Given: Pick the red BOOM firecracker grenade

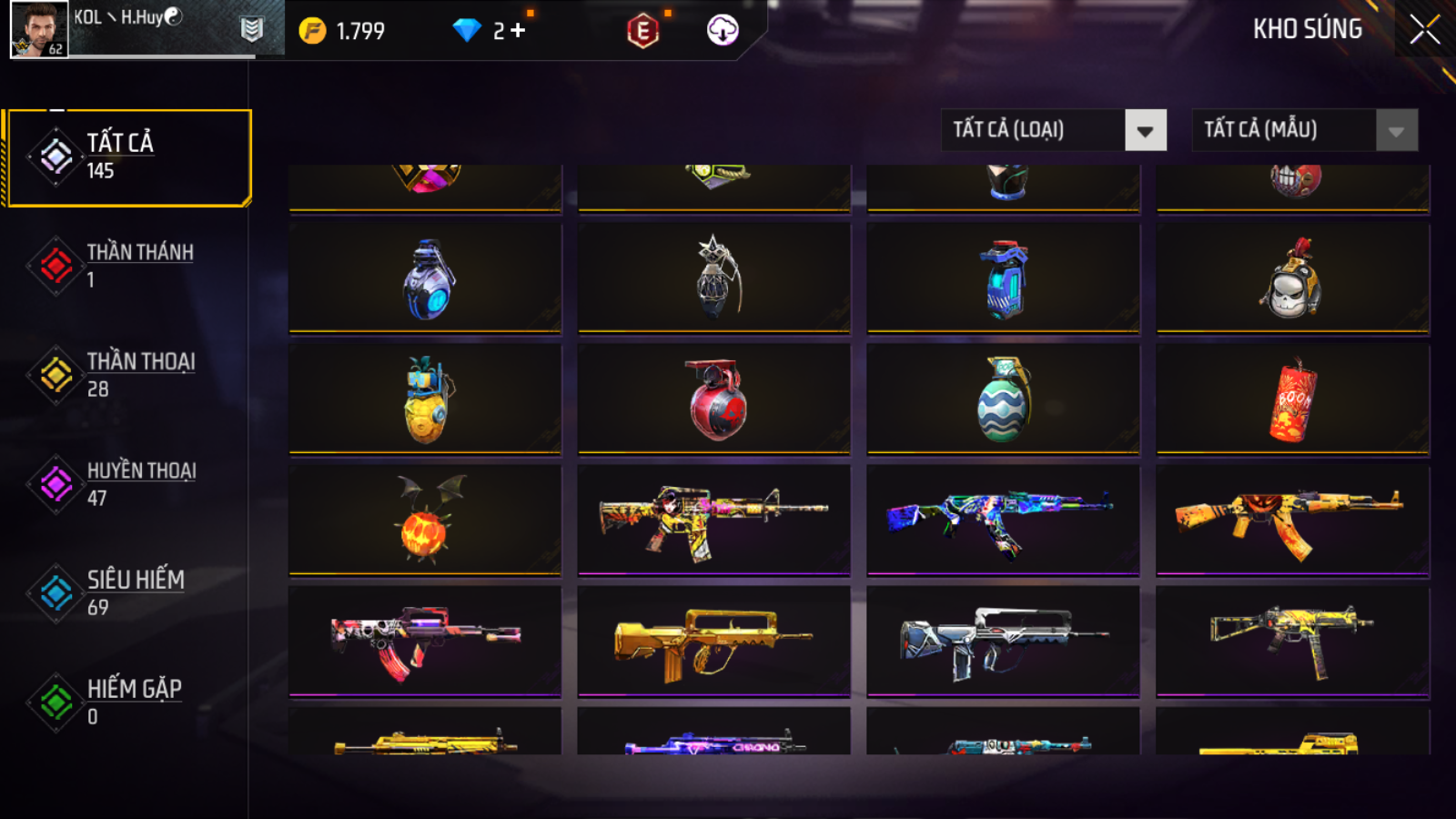Looking at the screenshot, I should [1292, 399].
